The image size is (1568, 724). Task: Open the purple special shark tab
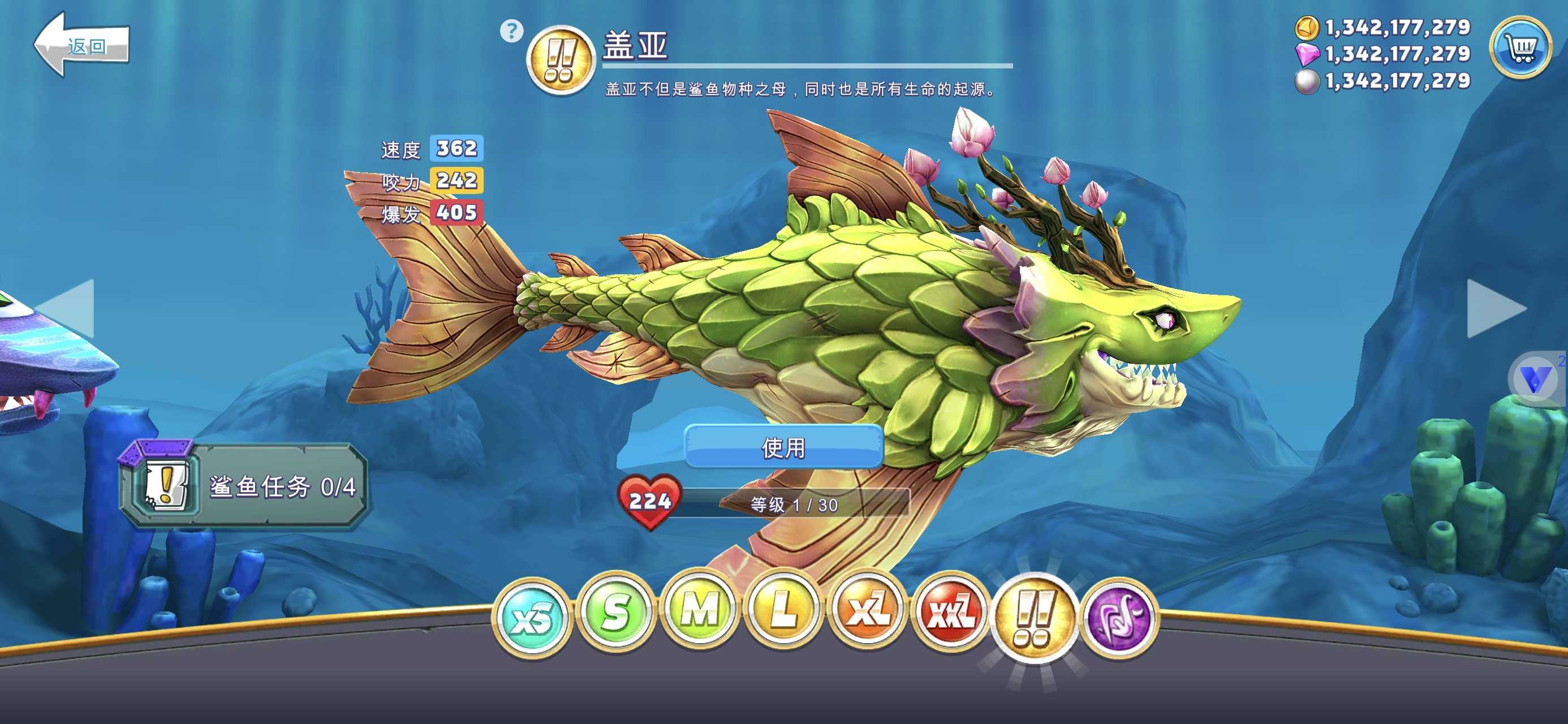[x=1119, y=618]
